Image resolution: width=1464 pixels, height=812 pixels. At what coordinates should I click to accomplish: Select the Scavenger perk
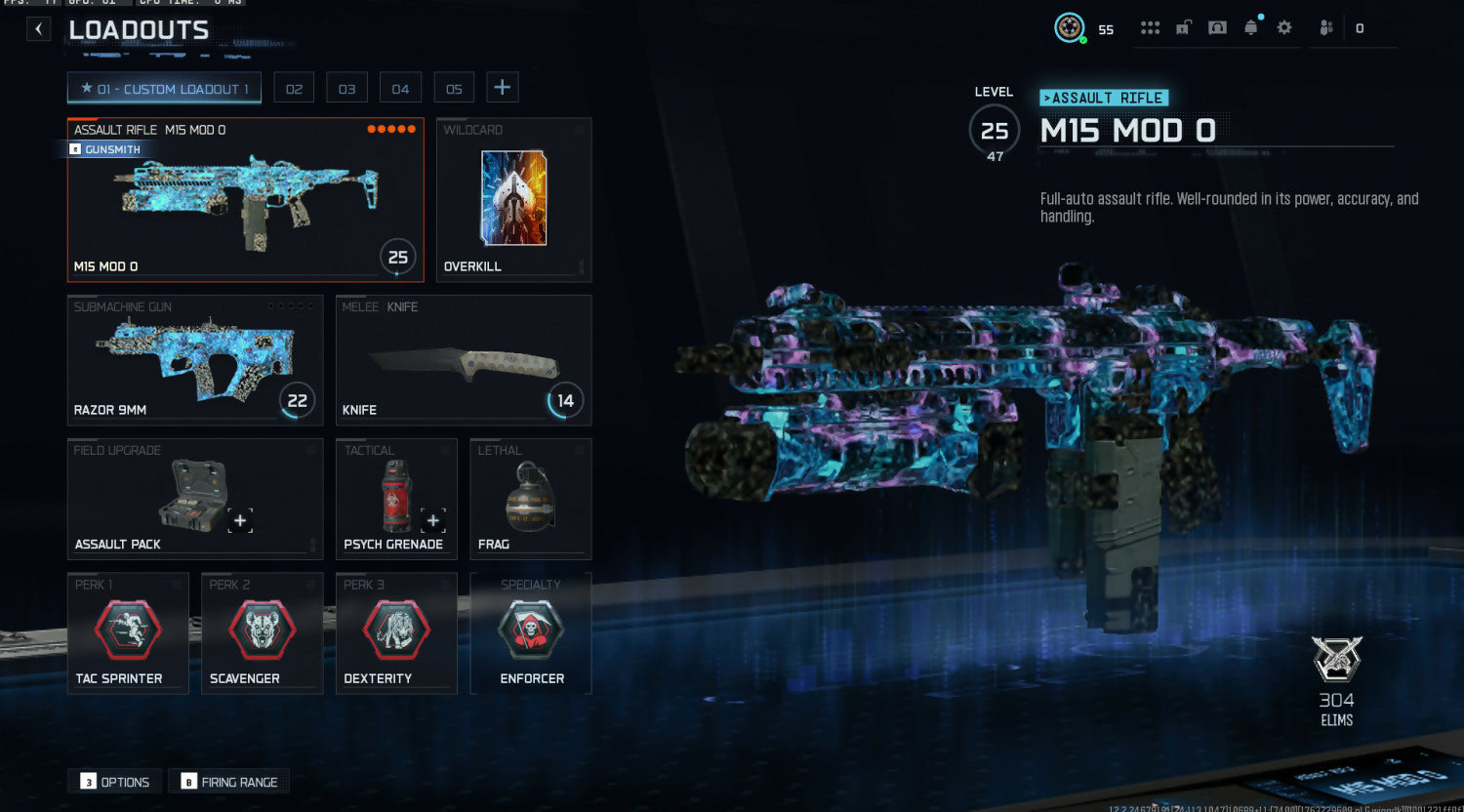click(x=262, y=633)
